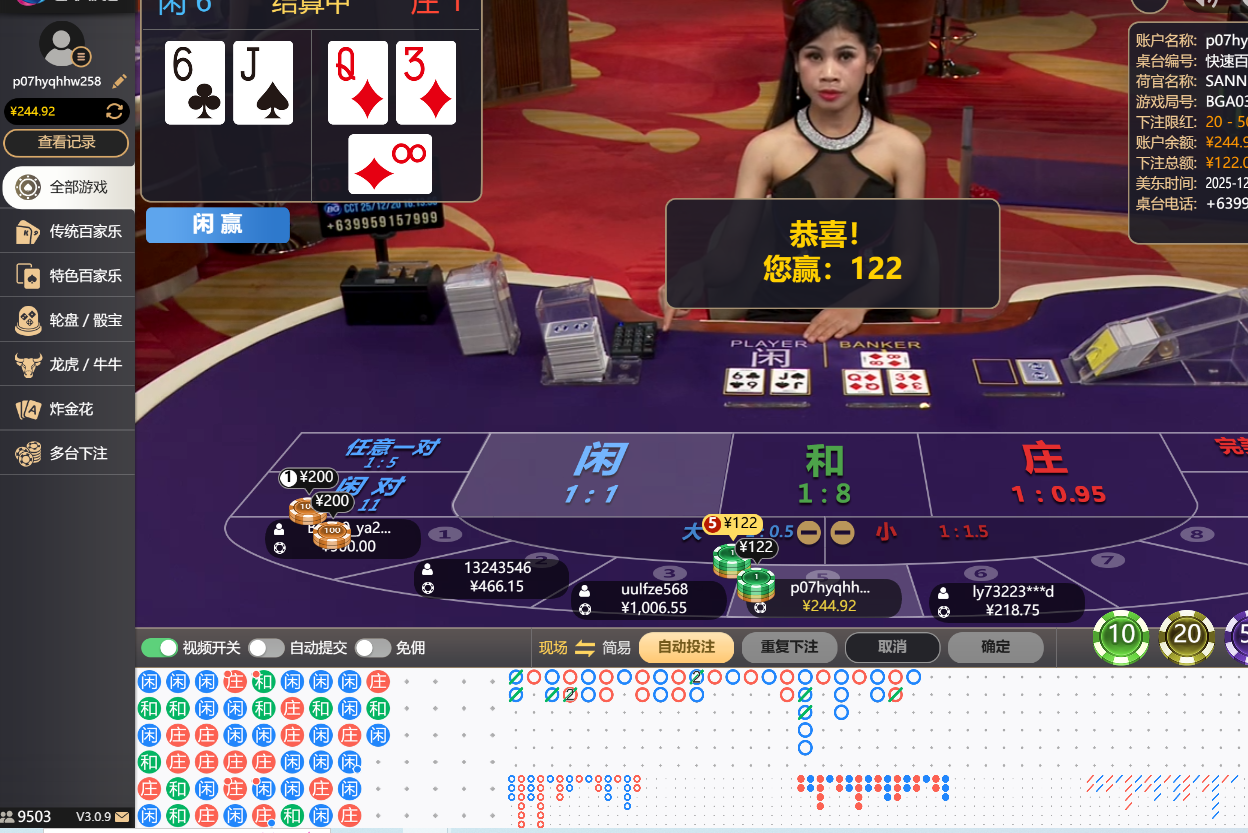
Task: Activate 自动投注 auto betting
Action: 686,647
